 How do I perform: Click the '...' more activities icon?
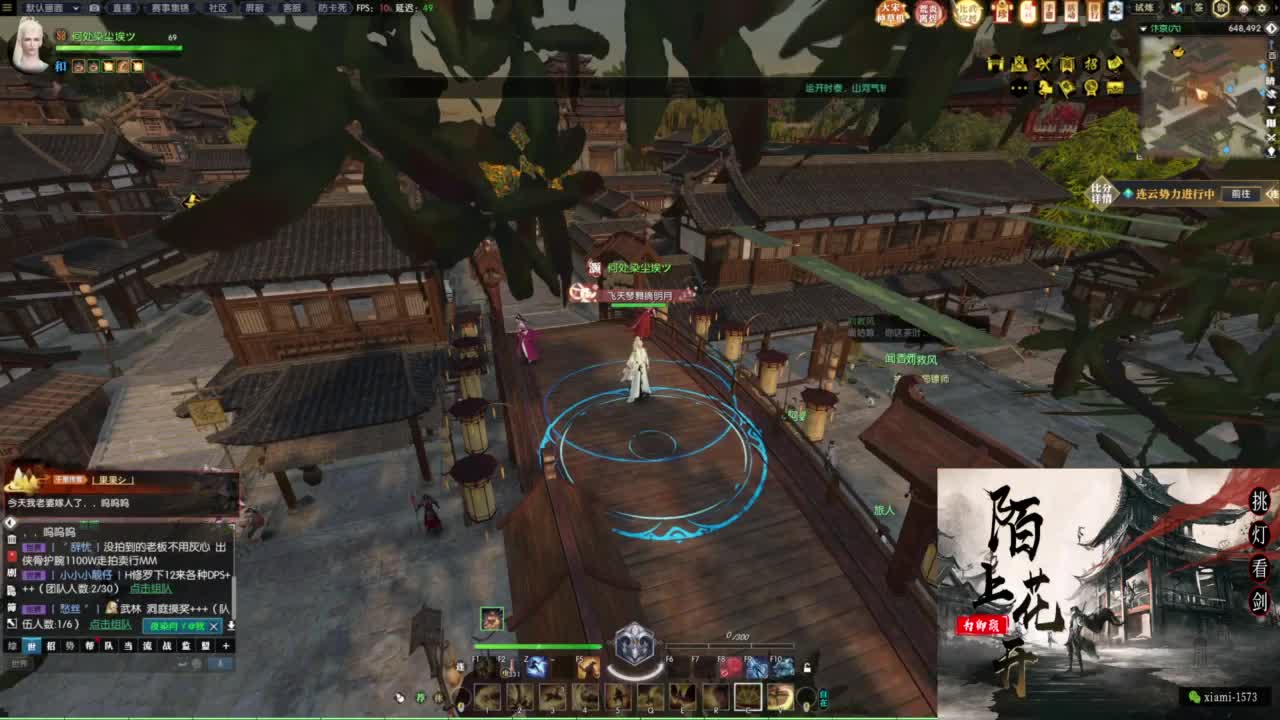click(1019, 87)
